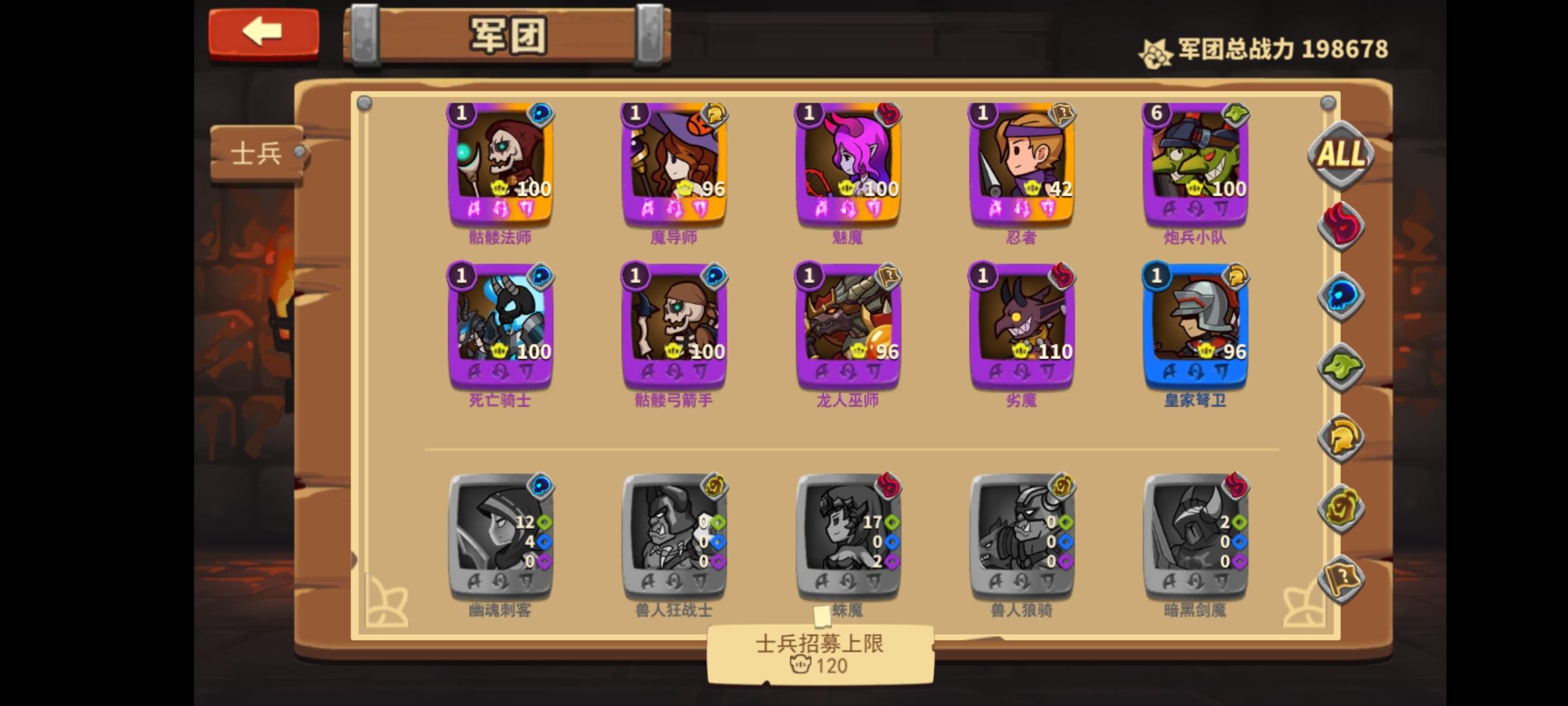Screen dimensions: 1568x706
Task: Click the 士兵招募上限 120 panel
Action: pos(820,654)
